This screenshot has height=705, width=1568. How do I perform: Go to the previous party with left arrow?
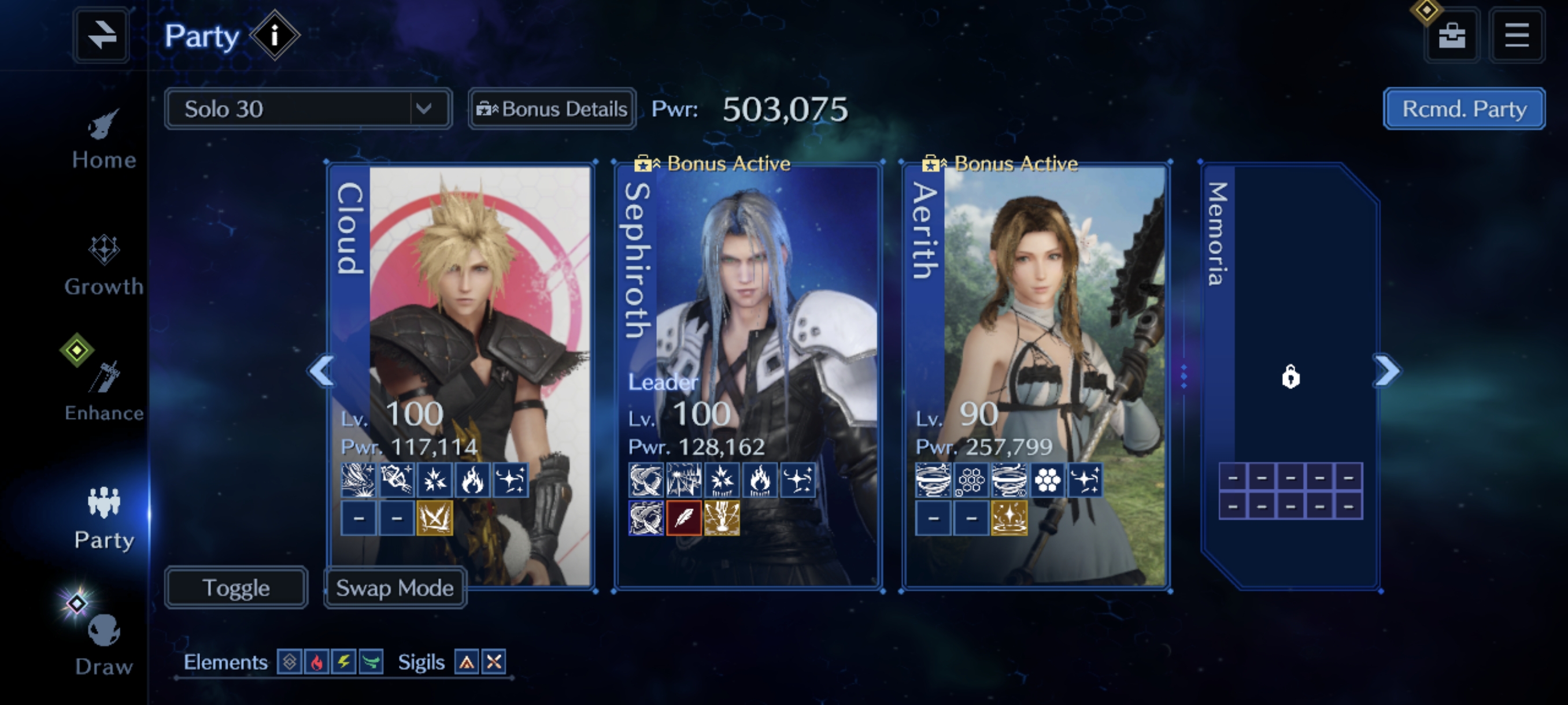tap(321, 370)
